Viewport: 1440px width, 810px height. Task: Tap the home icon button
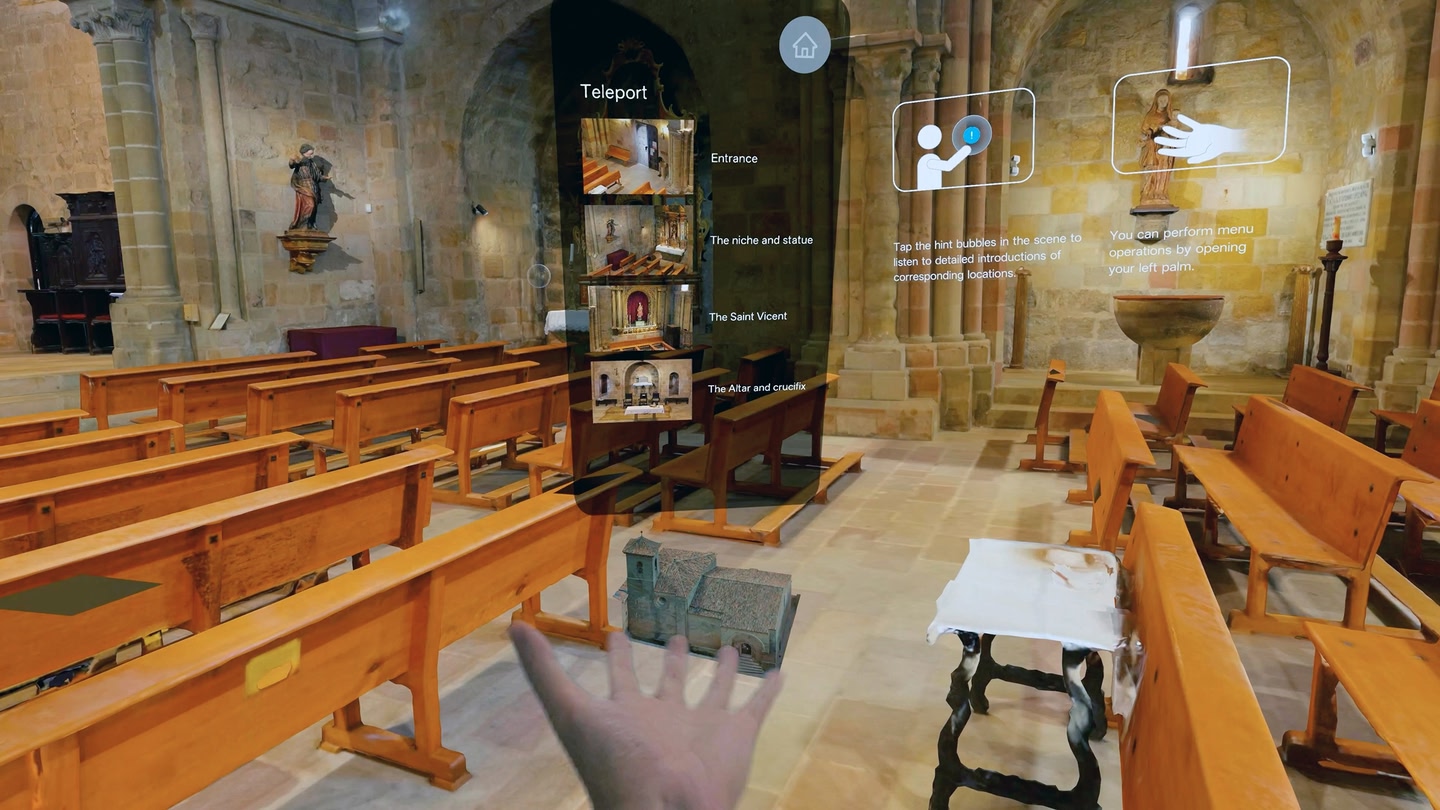click(x=804, y=45)
